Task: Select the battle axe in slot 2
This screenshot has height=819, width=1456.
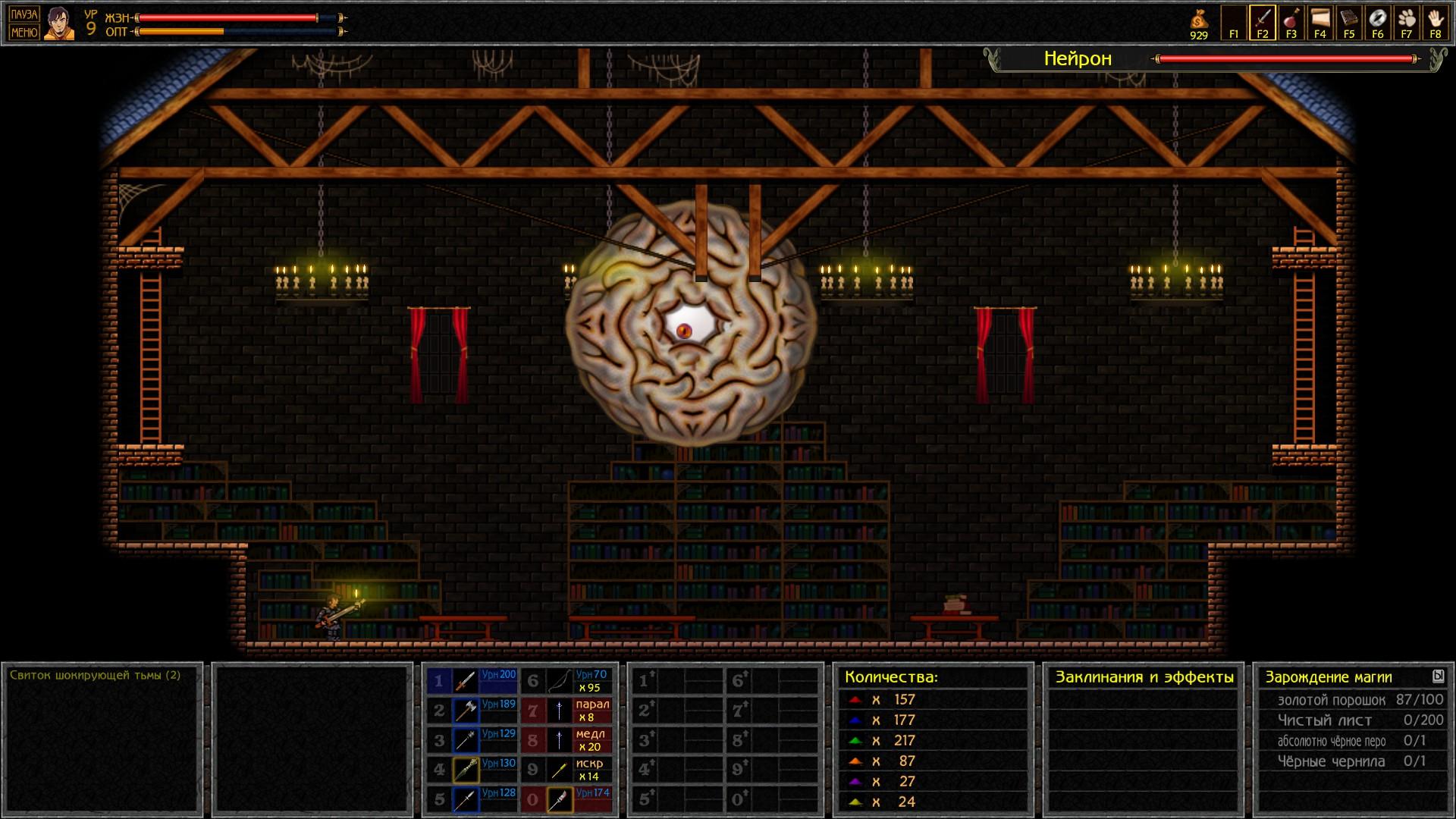Action: pyautogui.click(x=465, y=711)
